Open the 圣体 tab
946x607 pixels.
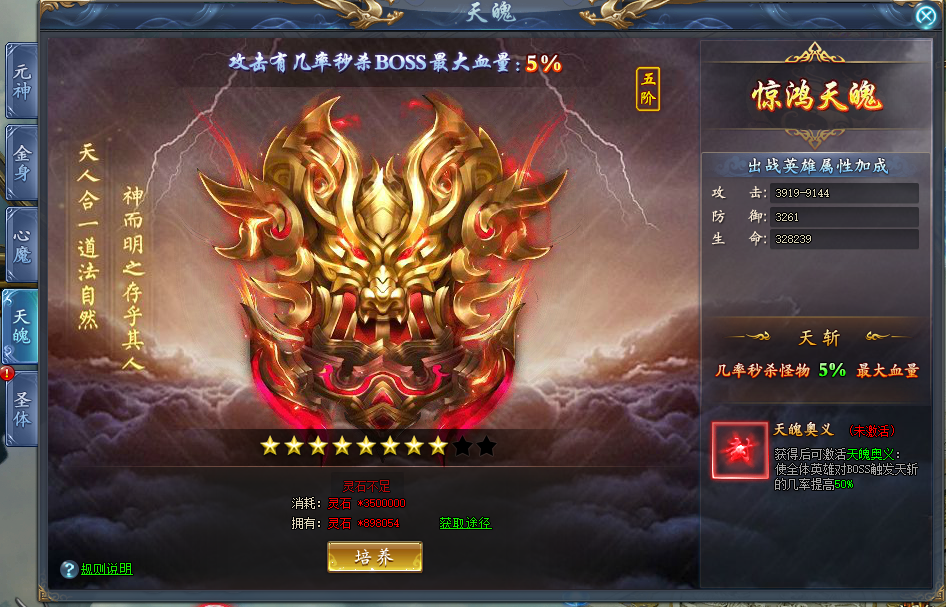tap(21, 407)
